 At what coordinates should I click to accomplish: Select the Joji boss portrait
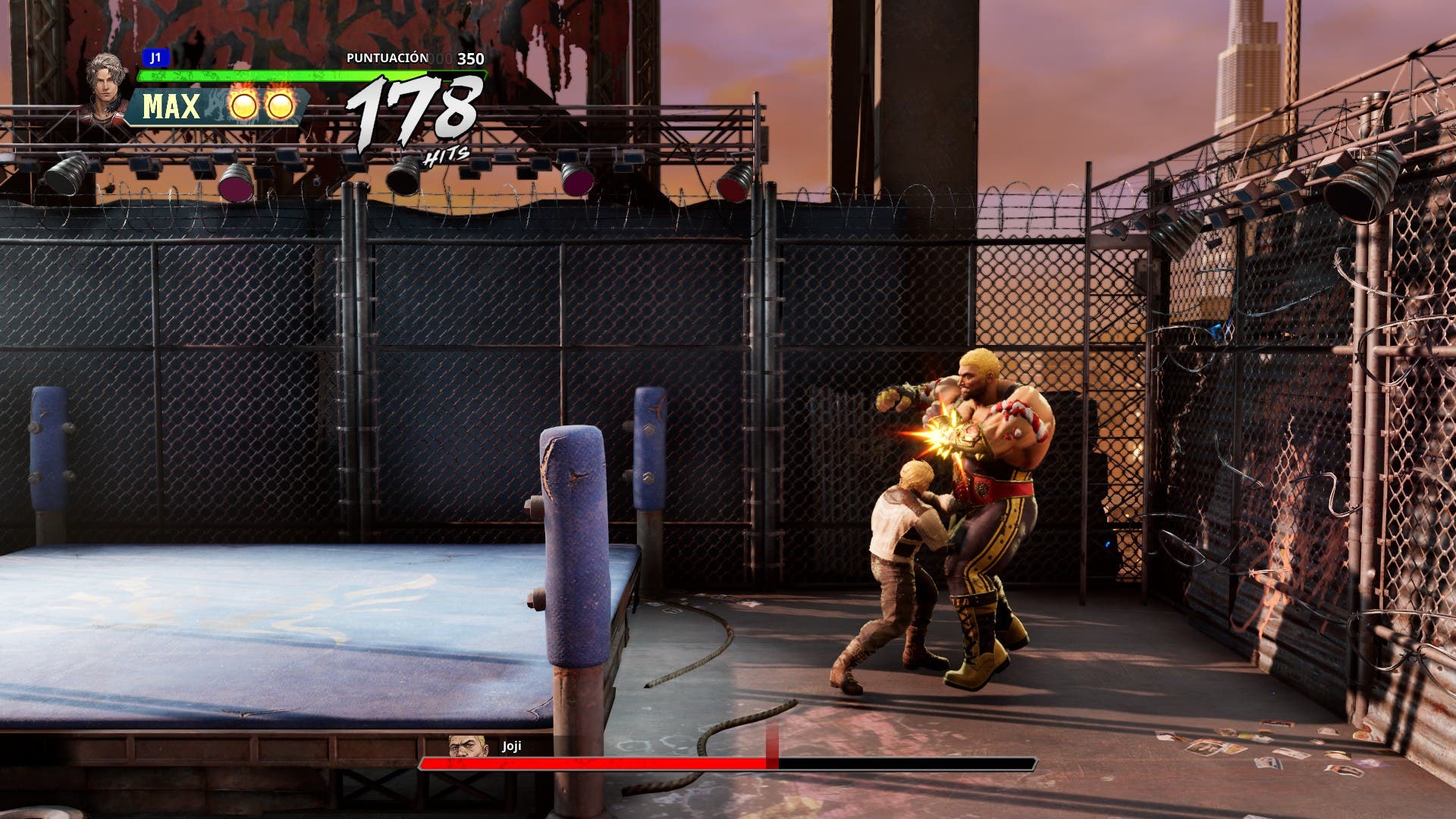tap(463, 745)
